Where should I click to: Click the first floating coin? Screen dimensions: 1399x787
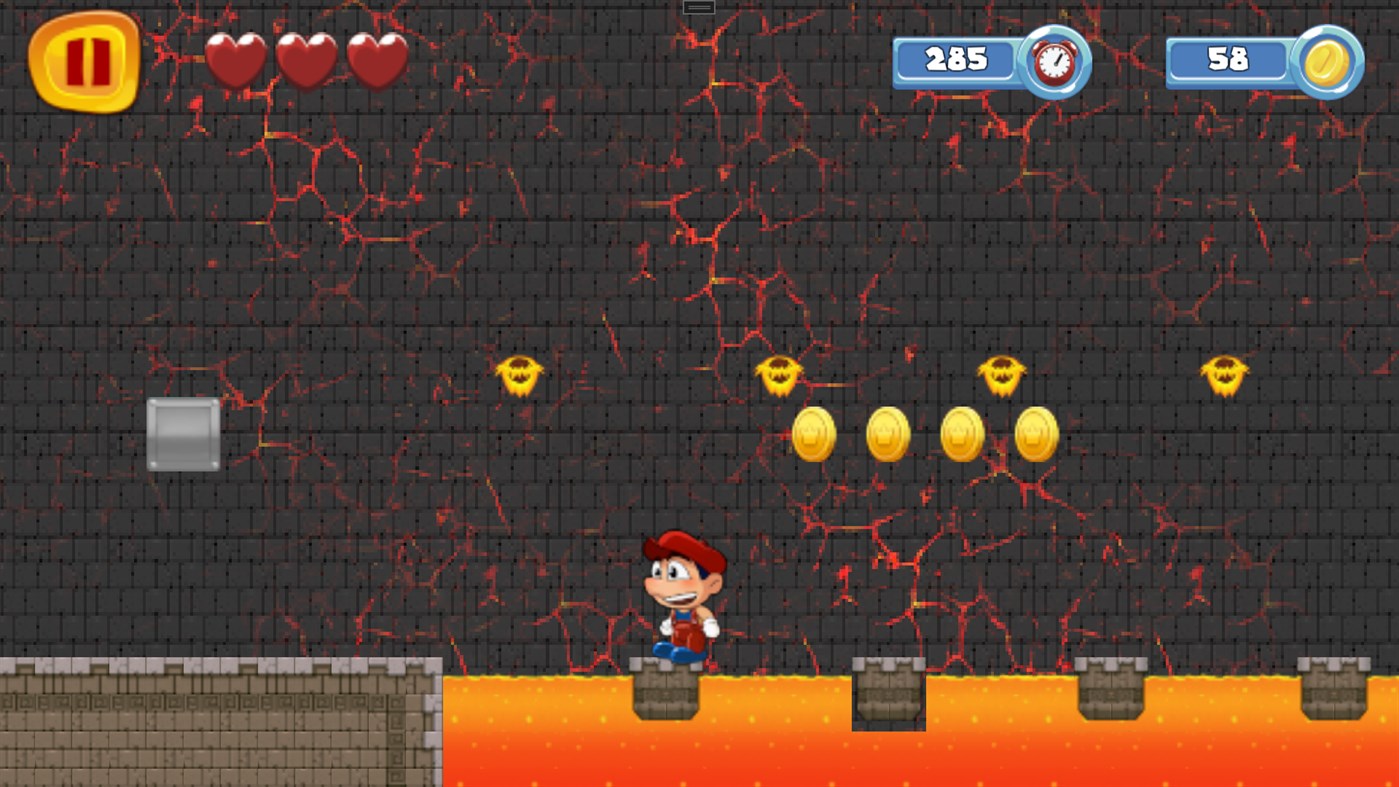point(812,434)
